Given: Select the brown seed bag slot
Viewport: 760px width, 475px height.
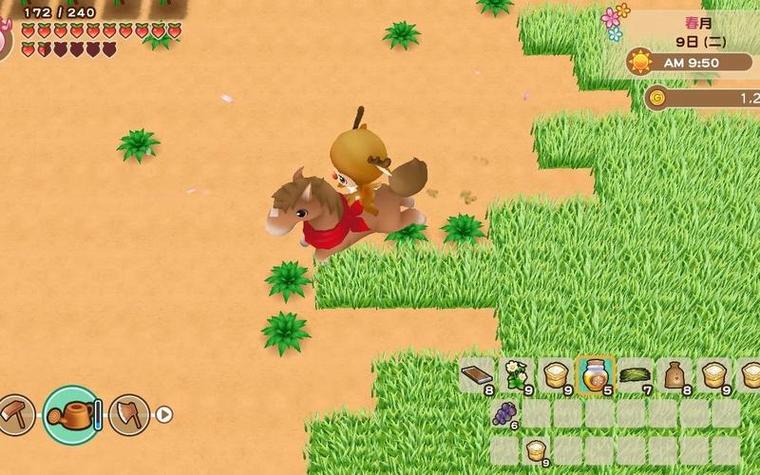Looking at the screenshot, I should tap(675, 376).
